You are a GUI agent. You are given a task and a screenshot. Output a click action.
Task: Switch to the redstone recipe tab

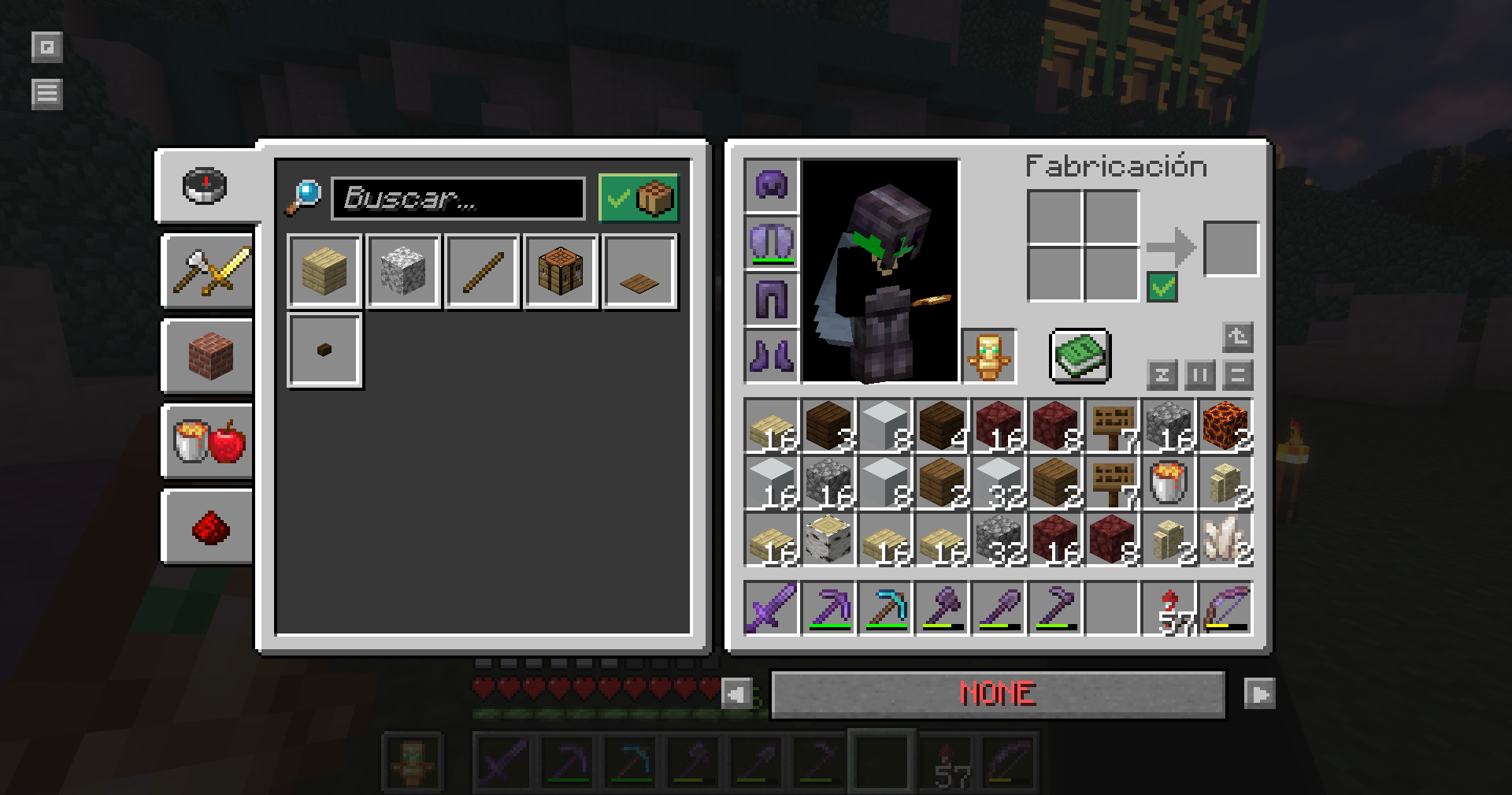coord(209,526)
